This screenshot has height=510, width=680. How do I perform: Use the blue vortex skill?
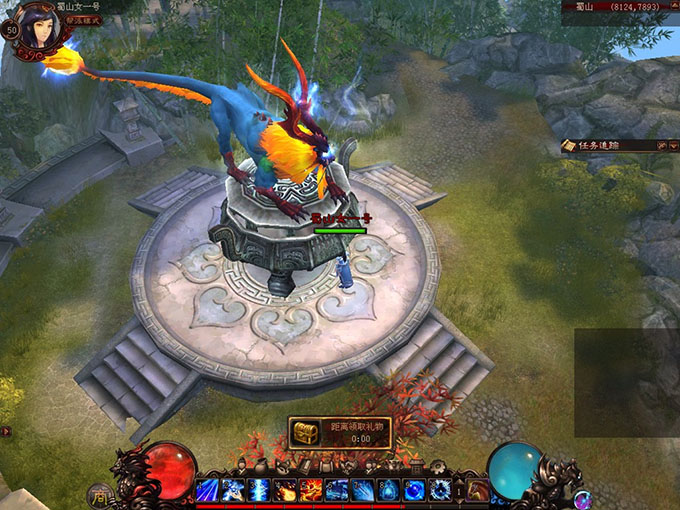441,490
